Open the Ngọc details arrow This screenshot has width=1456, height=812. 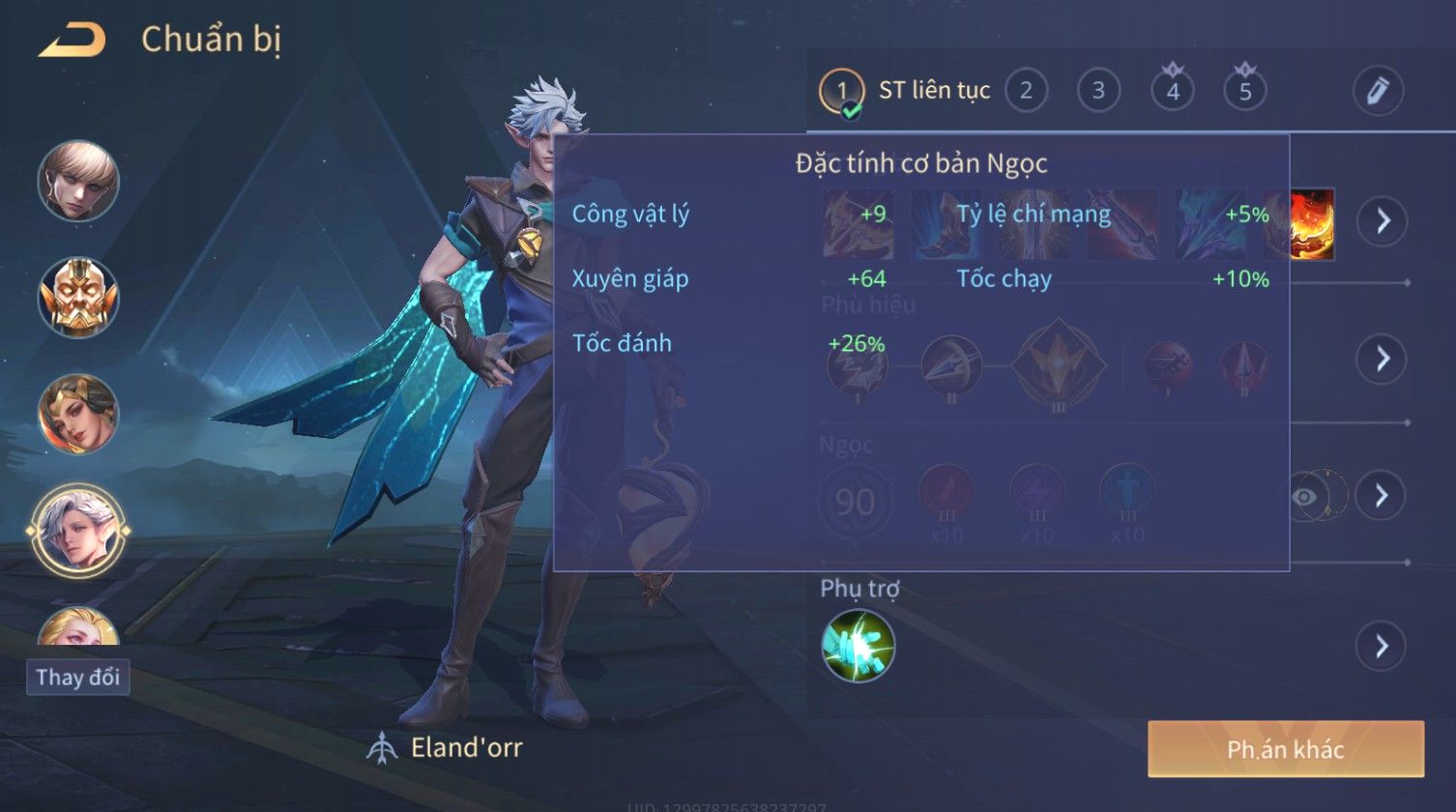tap(1382, 496)
